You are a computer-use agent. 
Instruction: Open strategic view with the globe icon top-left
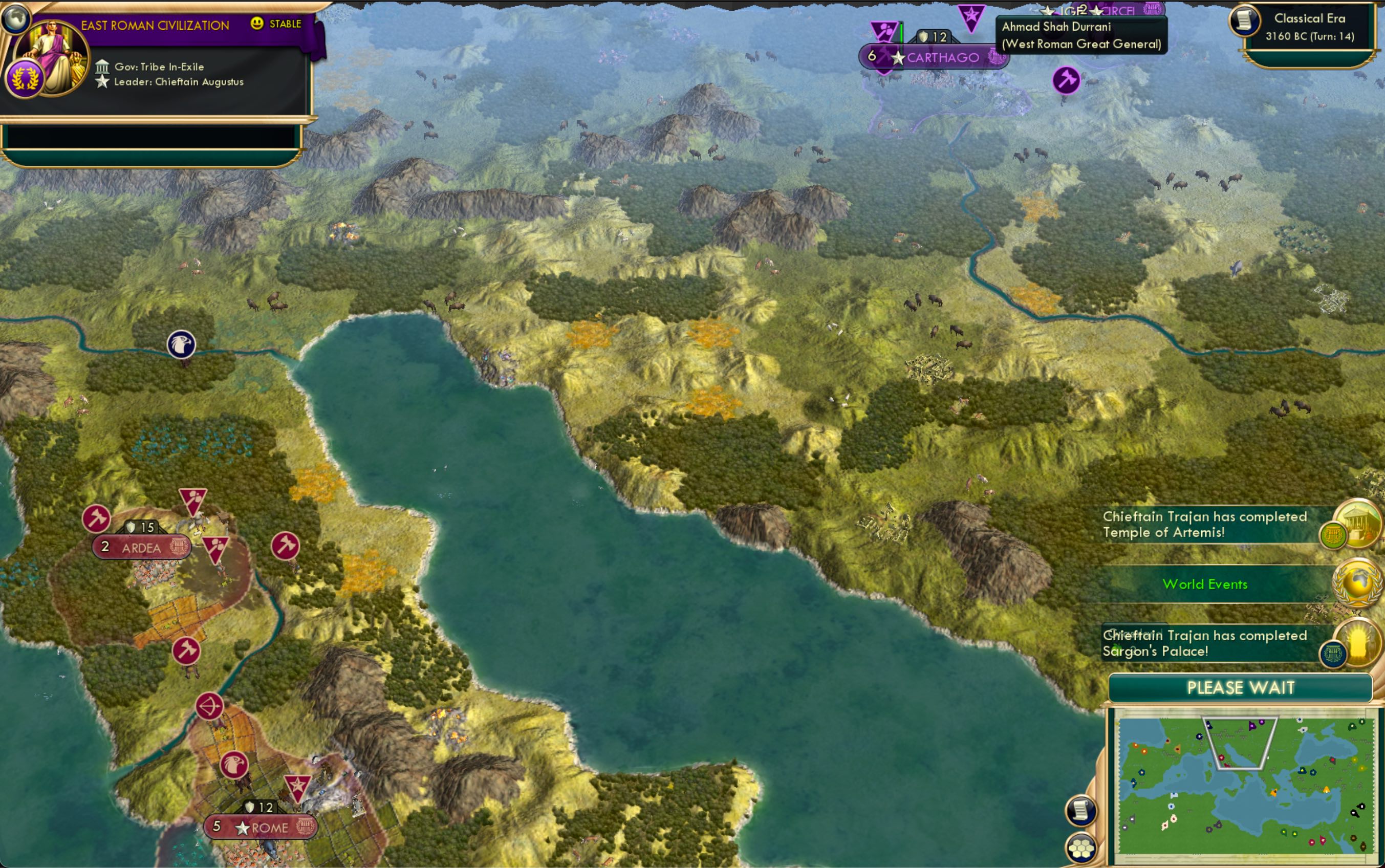(17, 17)
